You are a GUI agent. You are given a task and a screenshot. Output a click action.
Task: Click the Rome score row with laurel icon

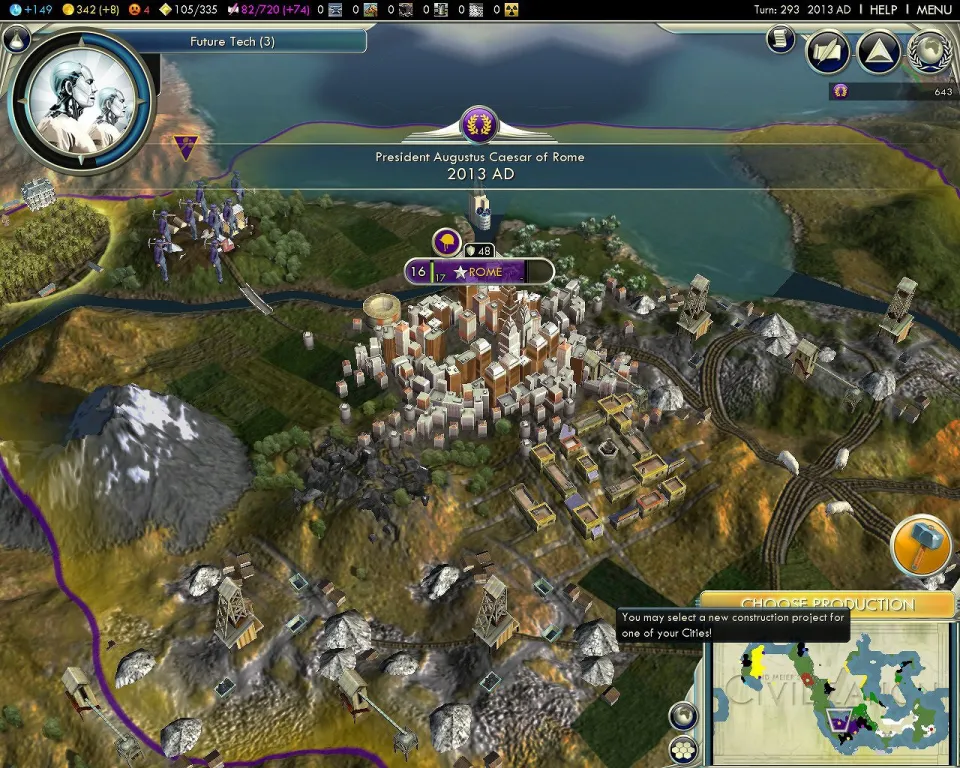click(x=893, y=91)
